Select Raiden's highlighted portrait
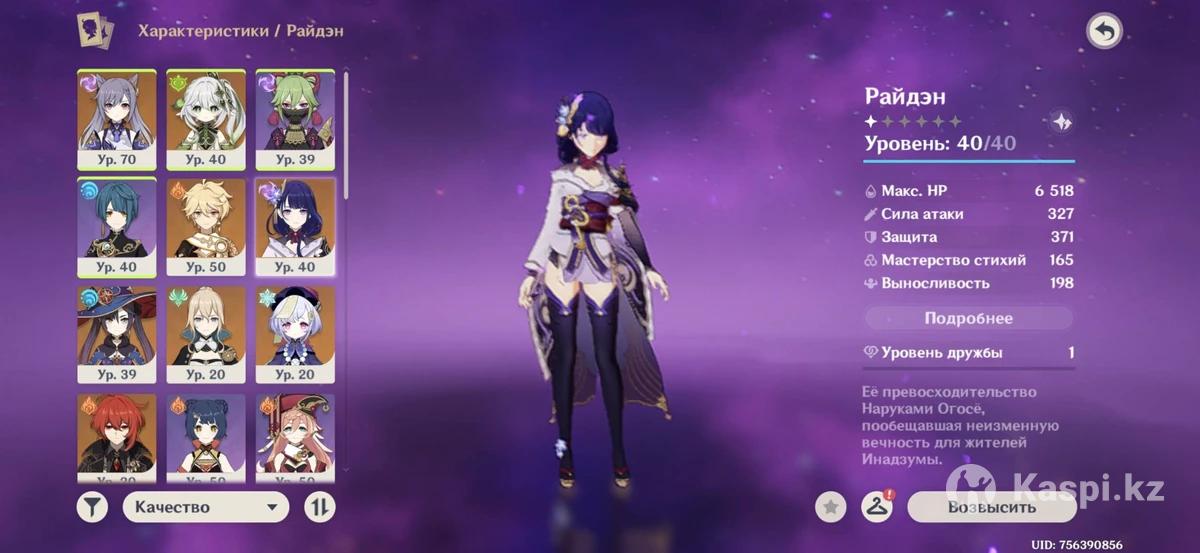 (295, 224)
